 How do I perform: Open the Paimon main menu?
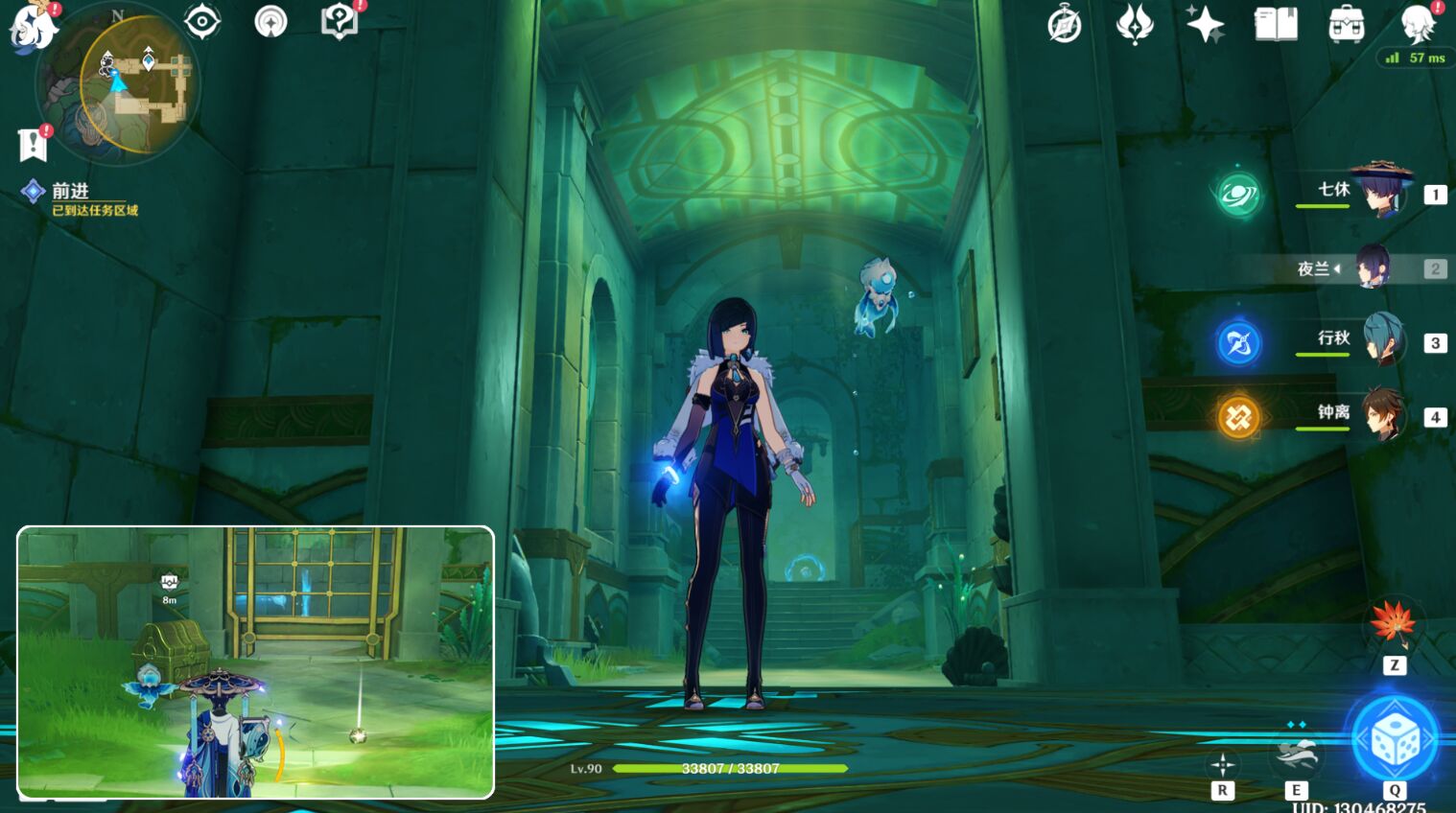click(33, 26)
